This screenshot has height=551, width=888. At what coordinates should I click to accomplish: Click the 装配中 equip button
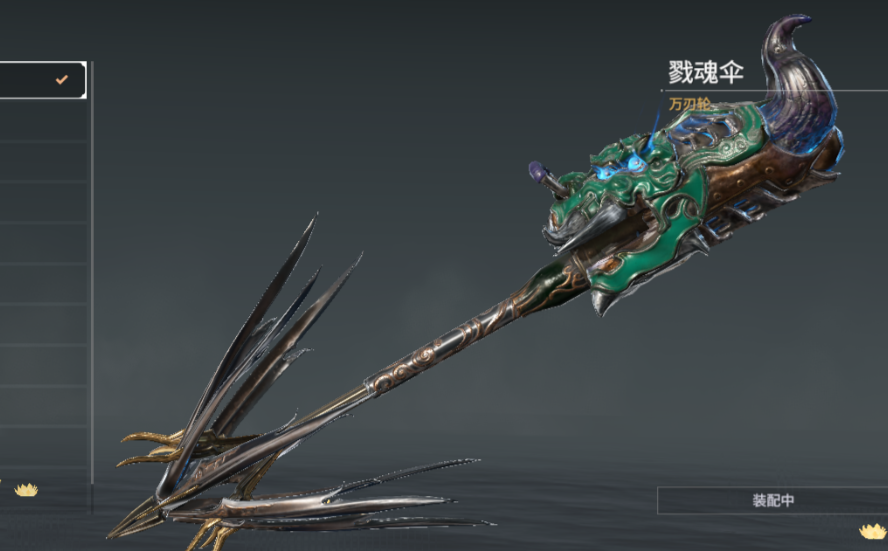click(772, 500)
